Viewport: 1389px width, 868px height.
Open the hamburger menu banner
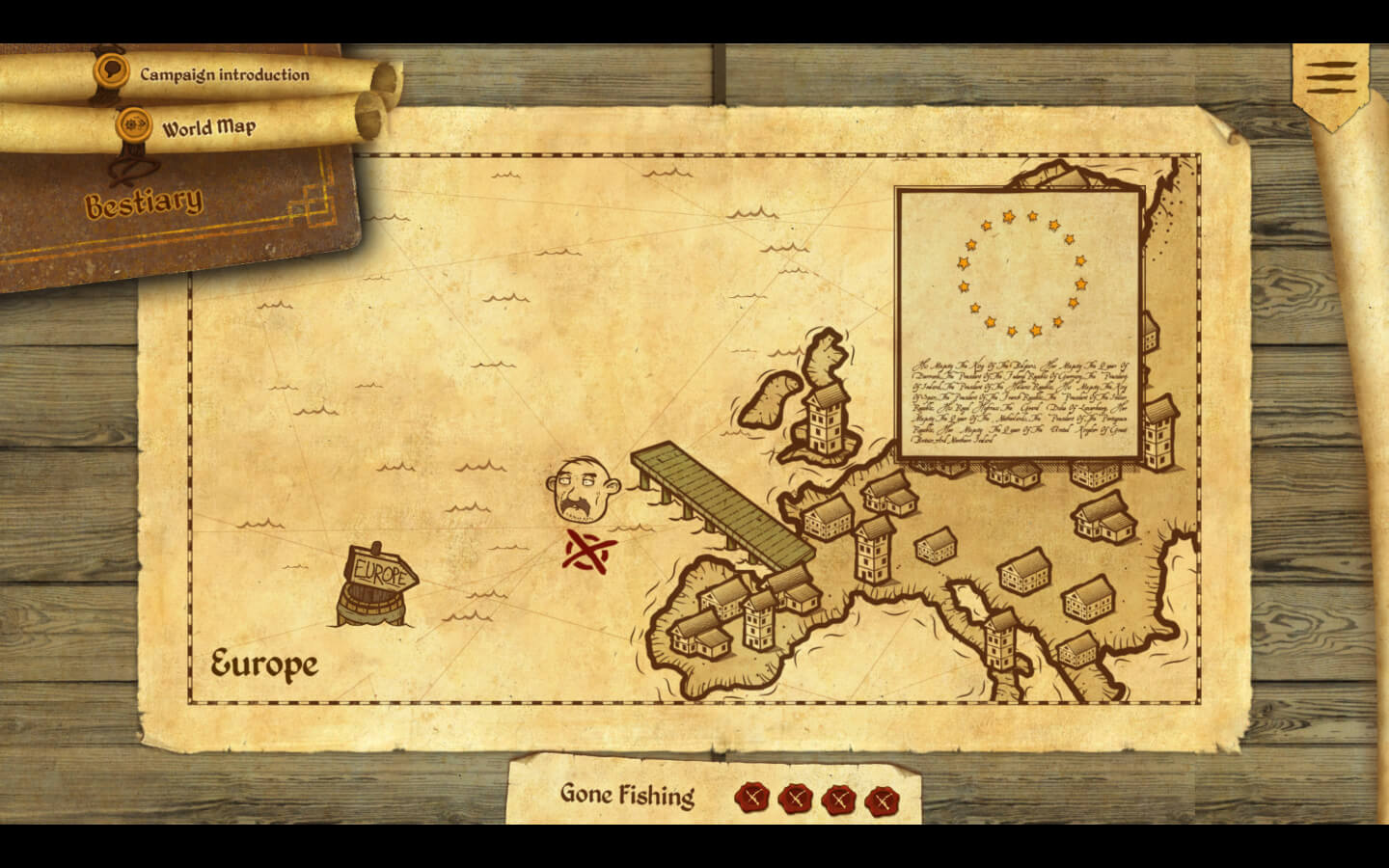tap(1331, 77)
